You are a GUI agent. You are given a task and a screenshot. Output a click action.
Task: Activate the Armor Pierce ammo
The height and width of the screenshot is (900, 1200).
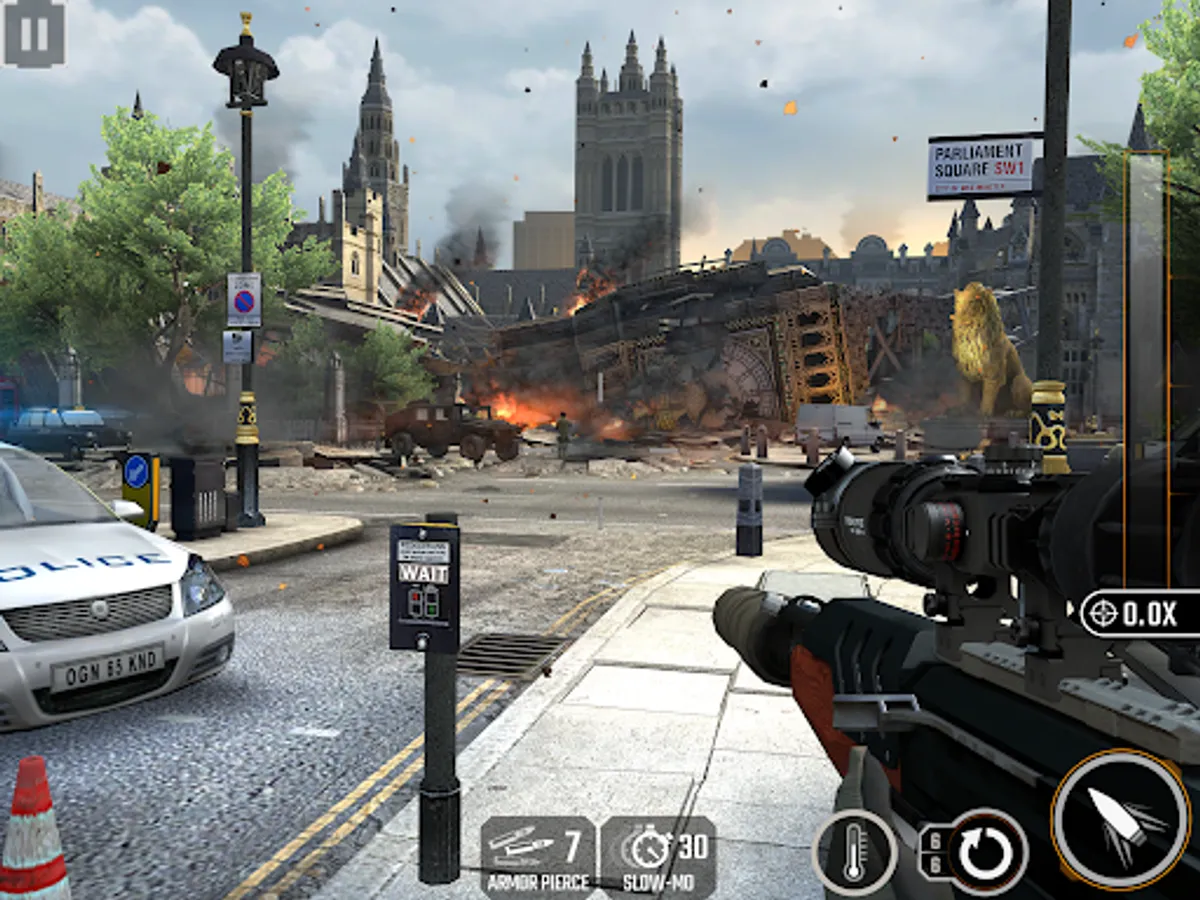pos(537,856)
